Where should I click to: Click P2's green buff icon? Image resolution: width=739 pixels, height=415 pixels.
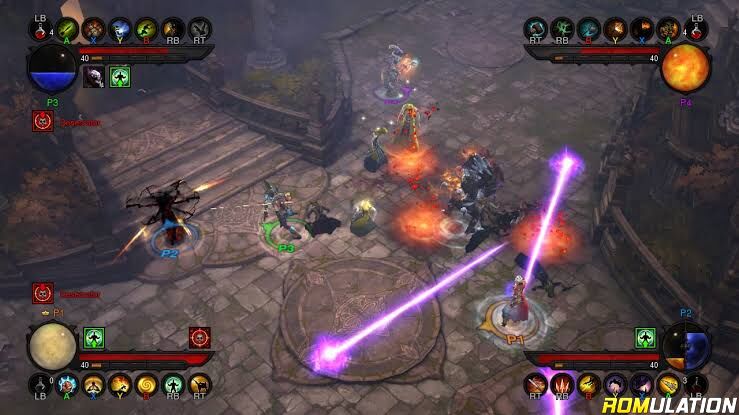(645, 337)
